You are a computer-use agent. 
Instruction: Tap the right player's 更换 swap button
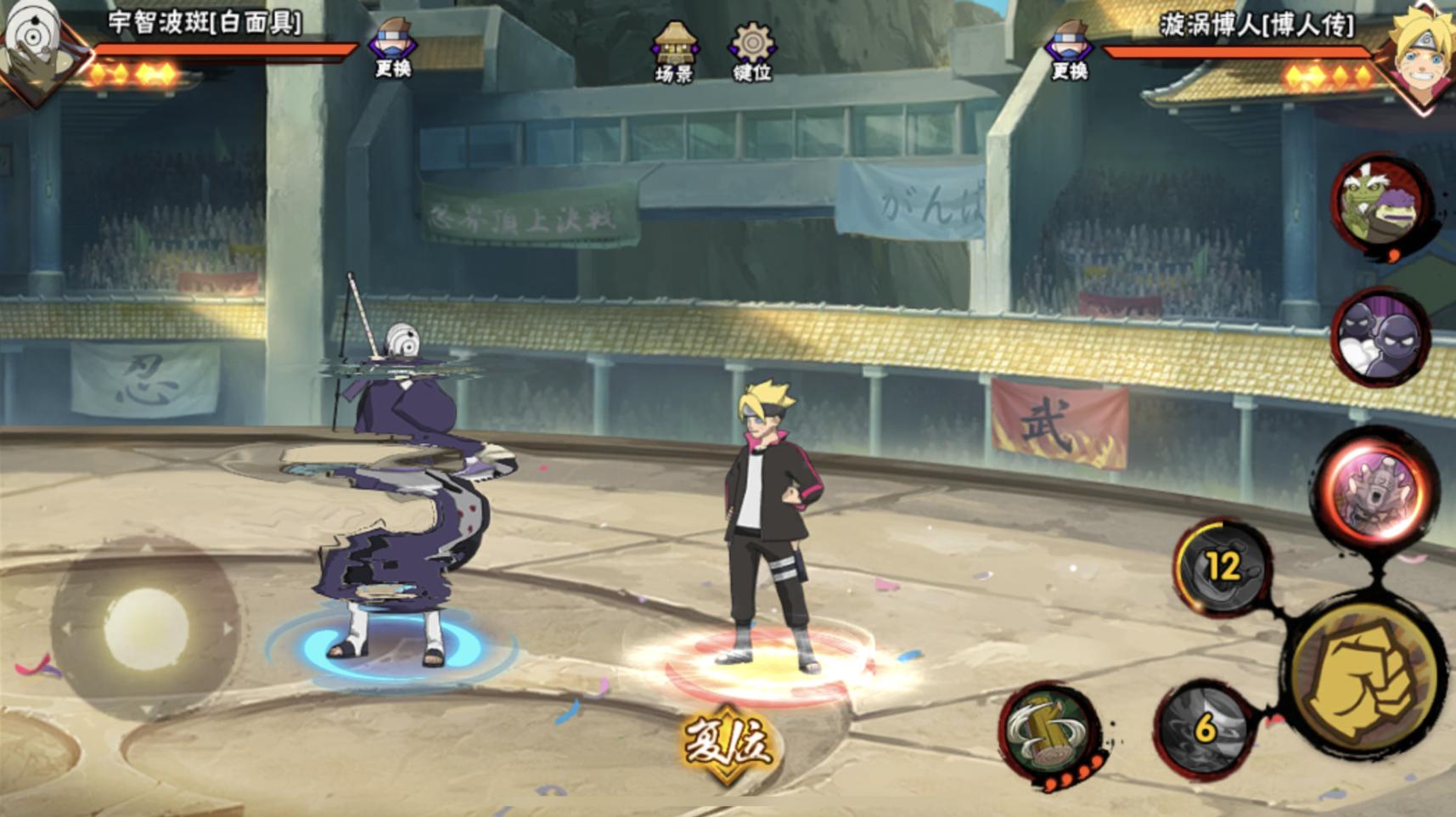(1069, 48)
